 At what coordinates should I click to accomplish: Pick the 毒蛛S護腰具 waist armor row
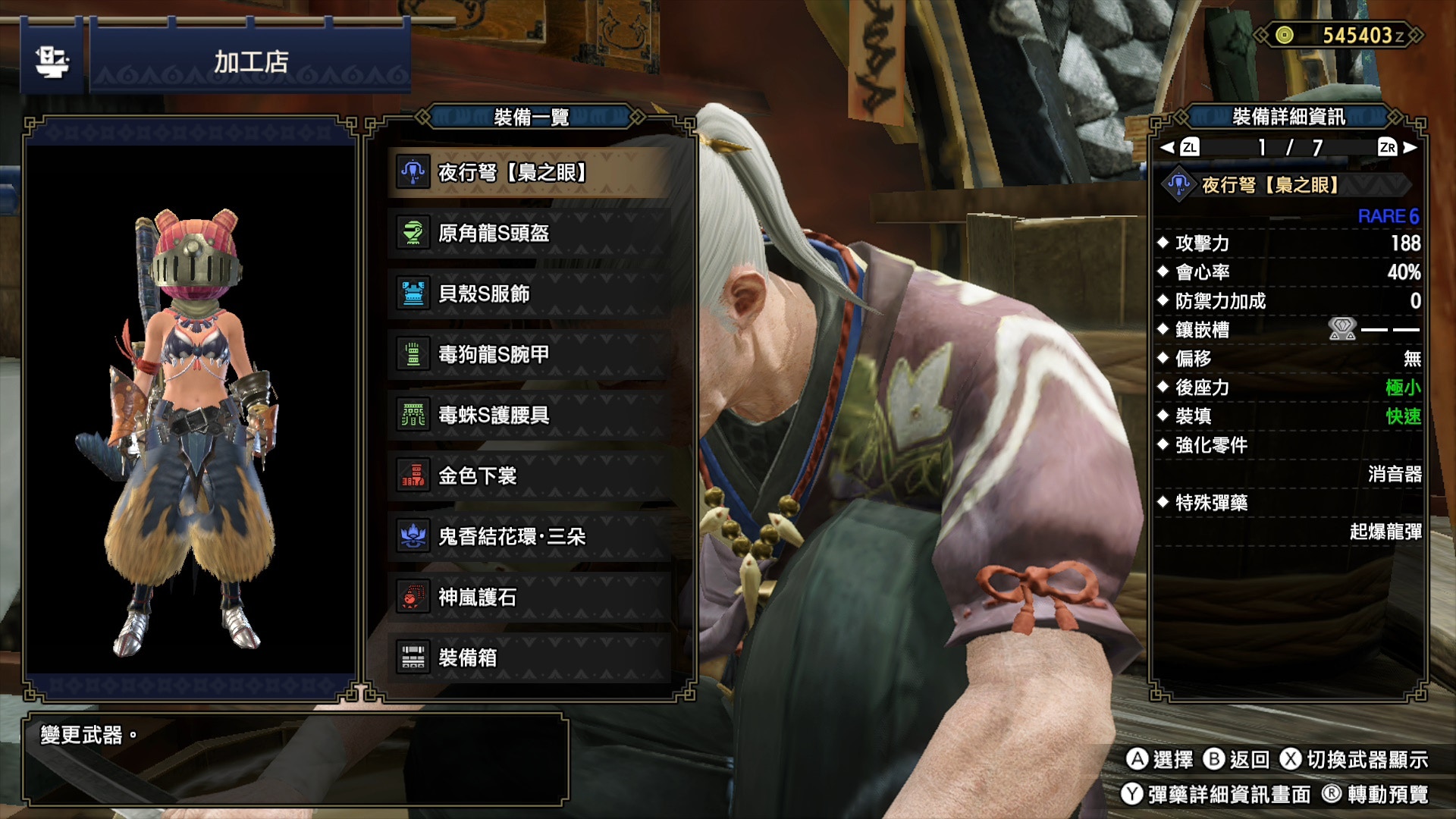click(x=529, y=416)
